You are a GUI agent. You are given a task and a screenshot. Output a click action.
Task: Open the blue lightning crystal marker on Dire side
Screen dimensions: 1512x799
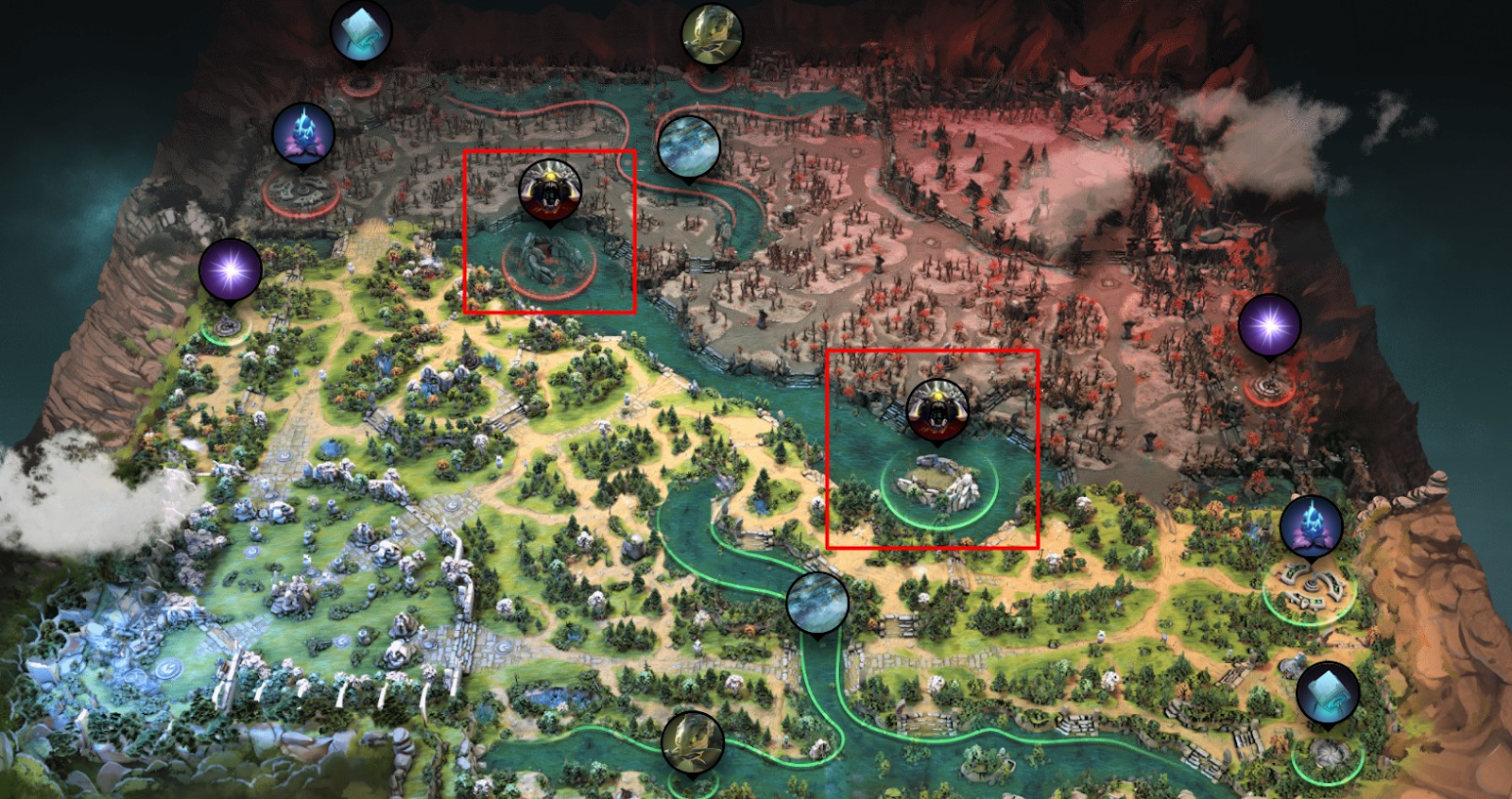(302, 133)
